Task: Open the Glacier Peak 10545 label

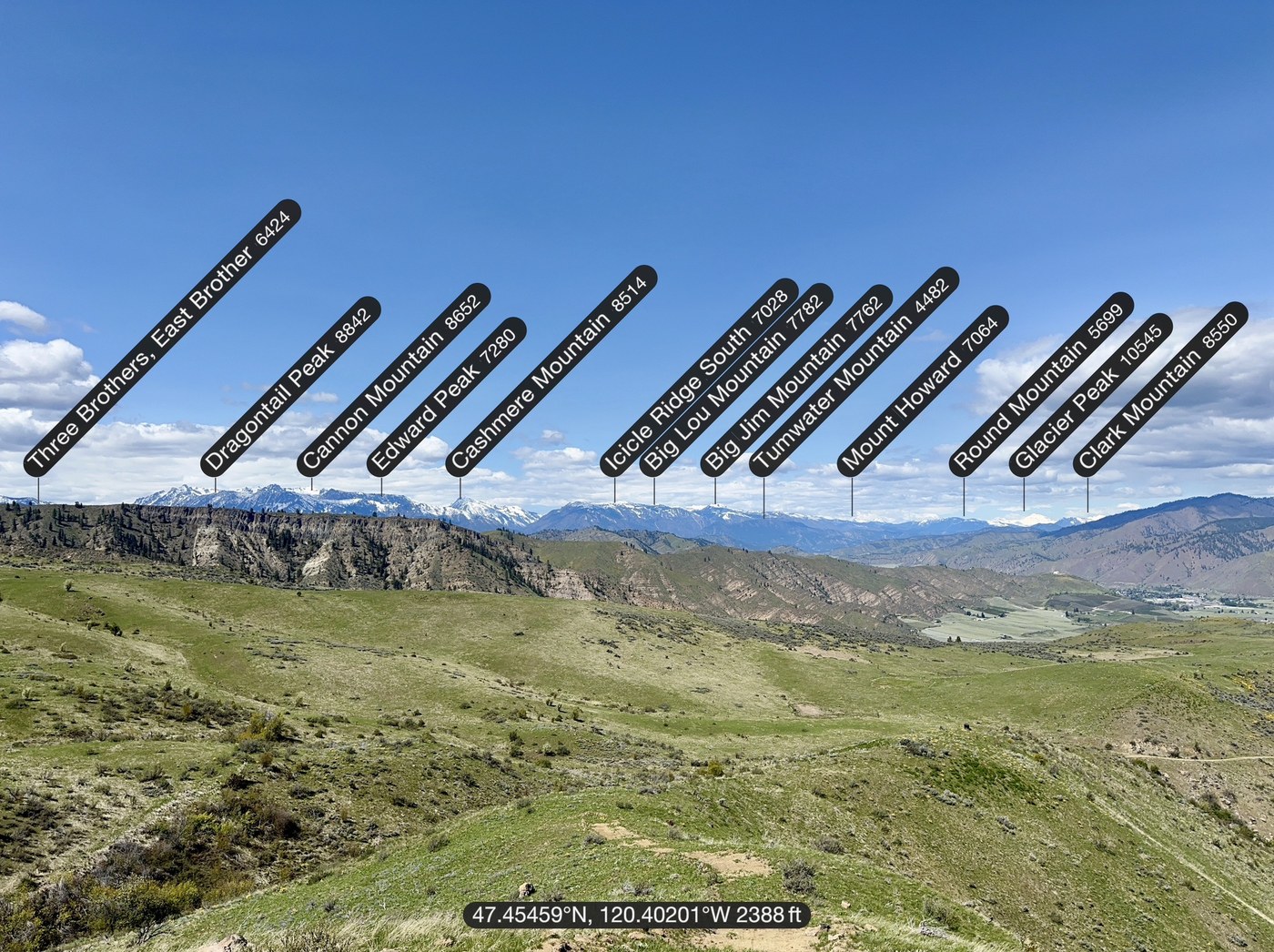Action: click(x=1090, y=394)
